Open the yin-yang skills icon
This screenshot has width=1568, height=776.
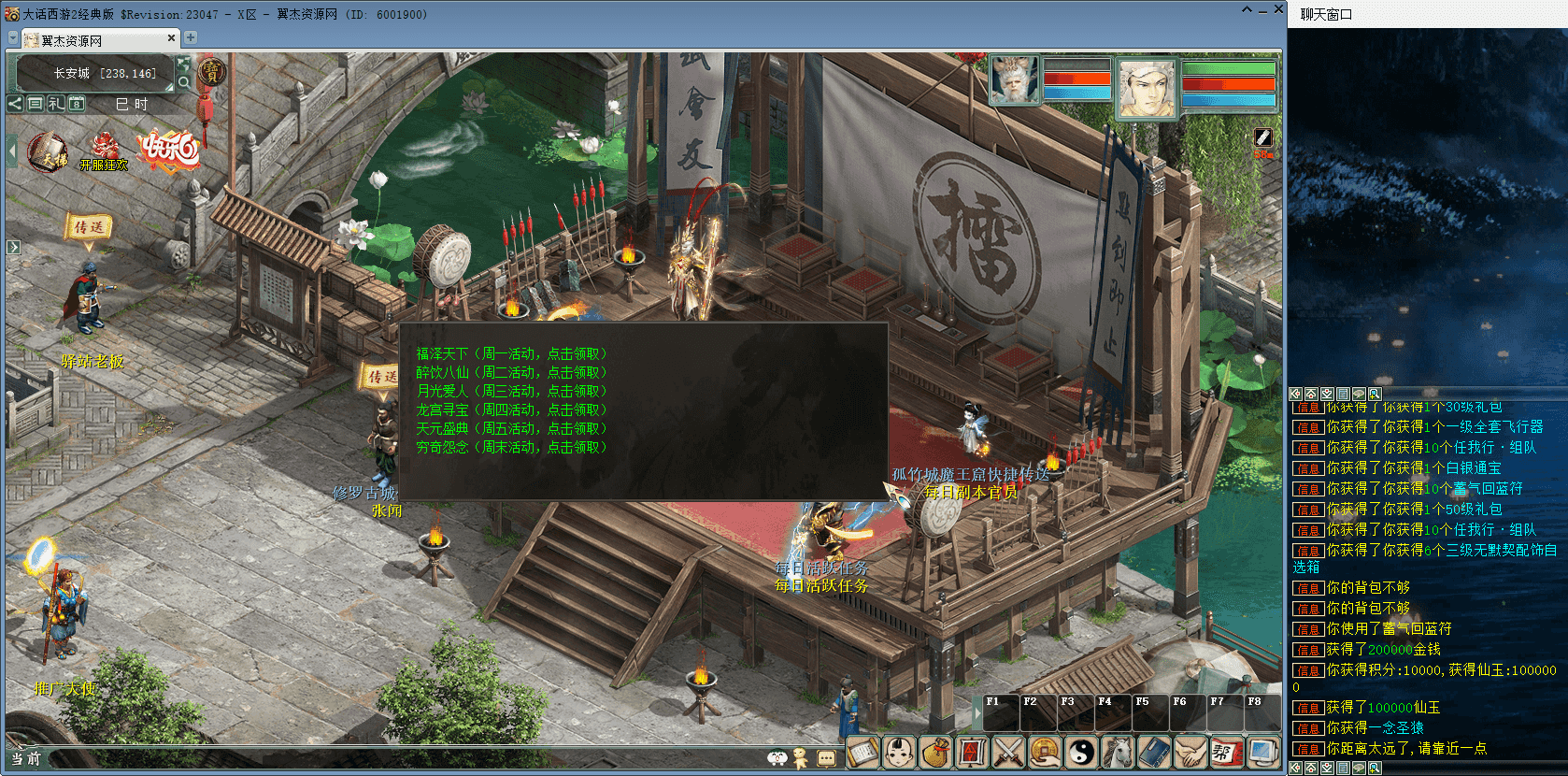click(x=1081, y=752)
